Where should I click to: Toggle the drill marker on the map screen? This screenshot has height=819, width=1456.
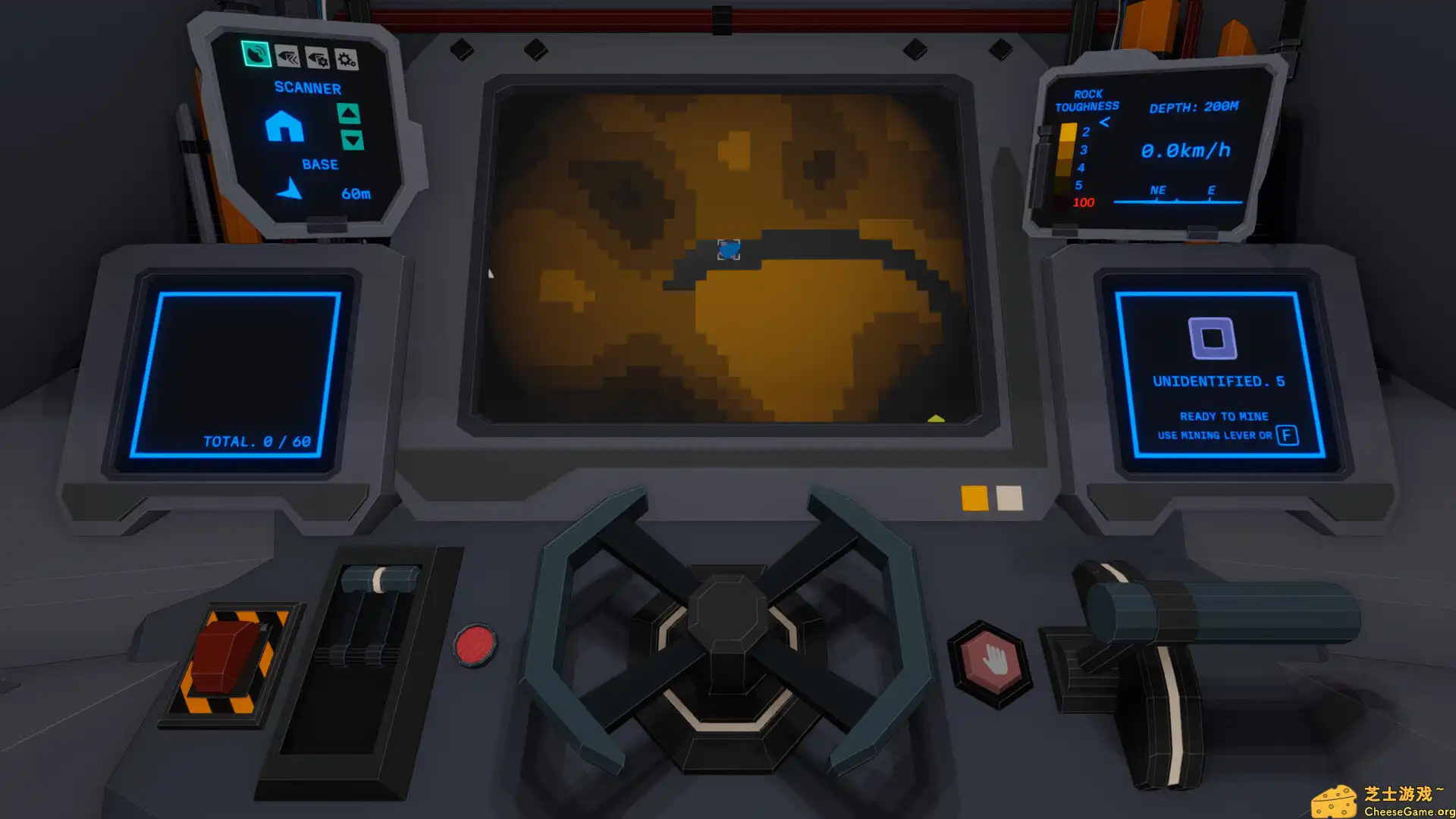[x=728, y=248]
